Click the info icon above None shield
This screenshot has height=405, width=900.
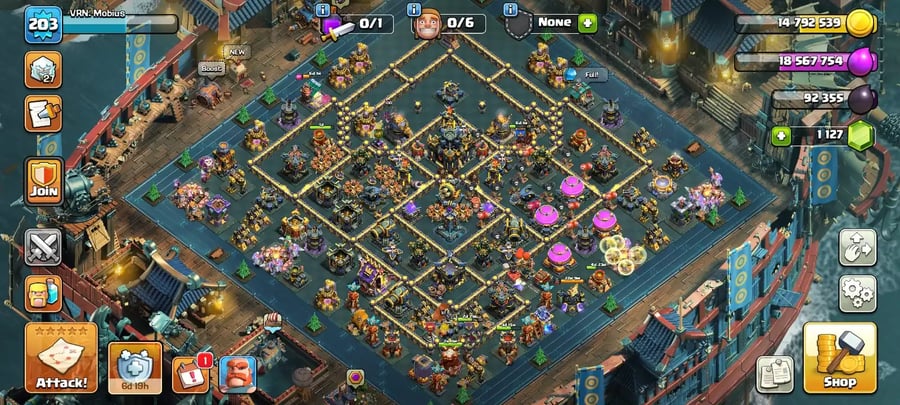click(511, 9)
